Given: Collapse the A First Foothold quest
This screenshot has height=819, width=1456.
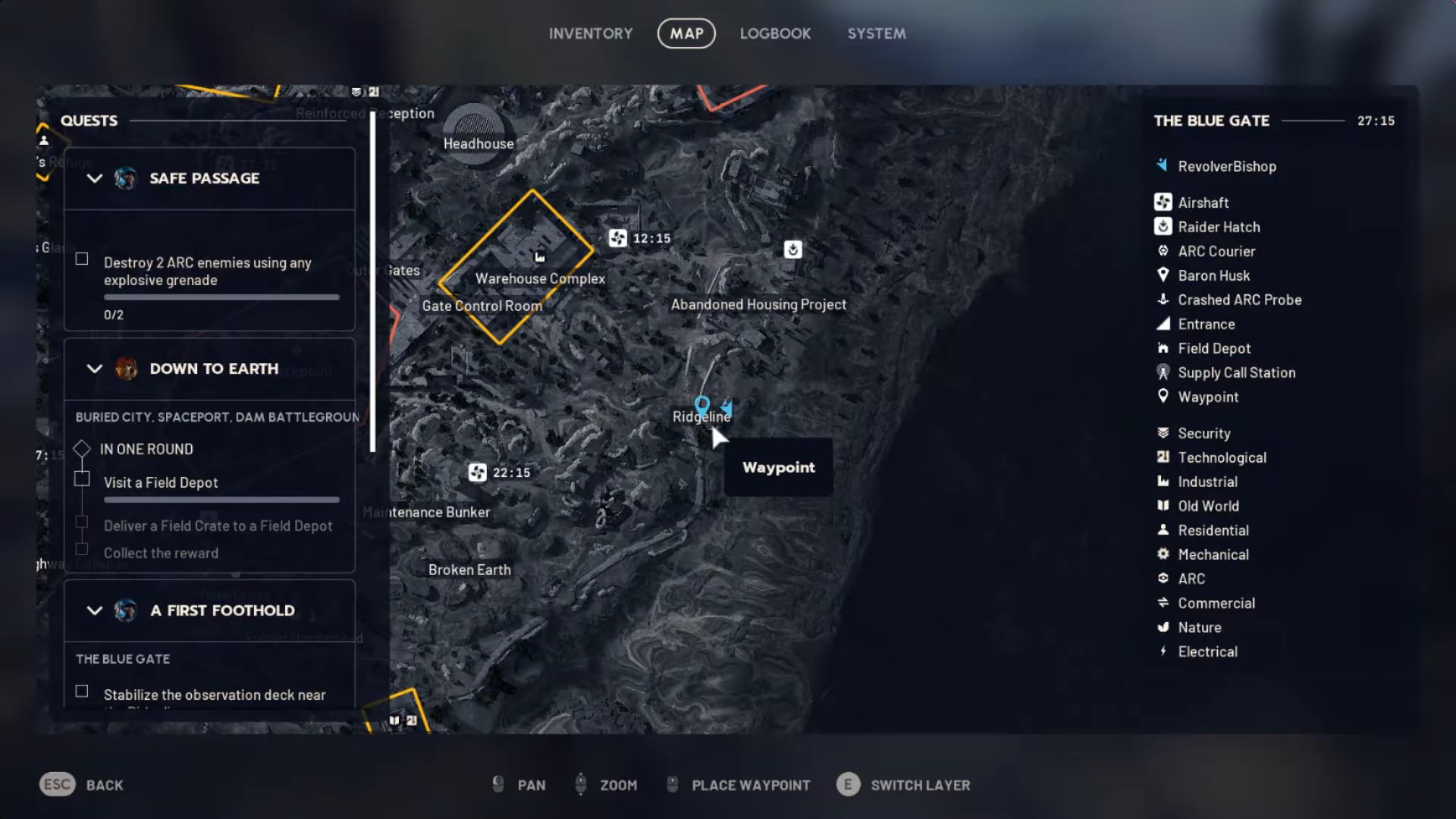Looking at the screenshot, I should point(94,610).
